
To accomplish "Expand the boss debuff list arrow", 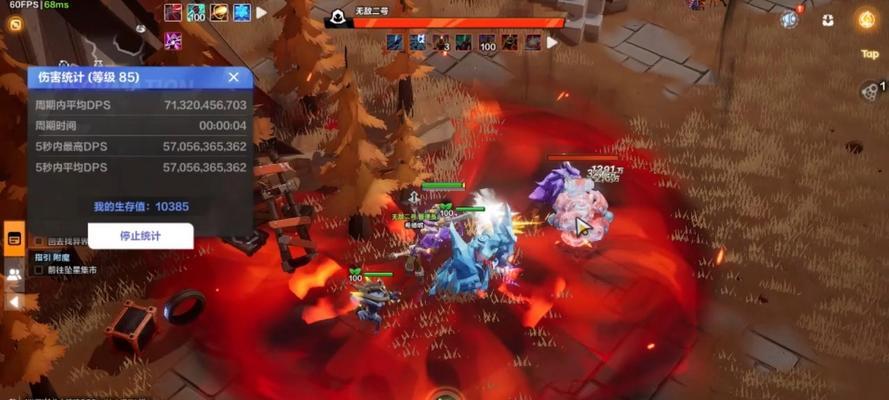I will (x=551, y=42).
